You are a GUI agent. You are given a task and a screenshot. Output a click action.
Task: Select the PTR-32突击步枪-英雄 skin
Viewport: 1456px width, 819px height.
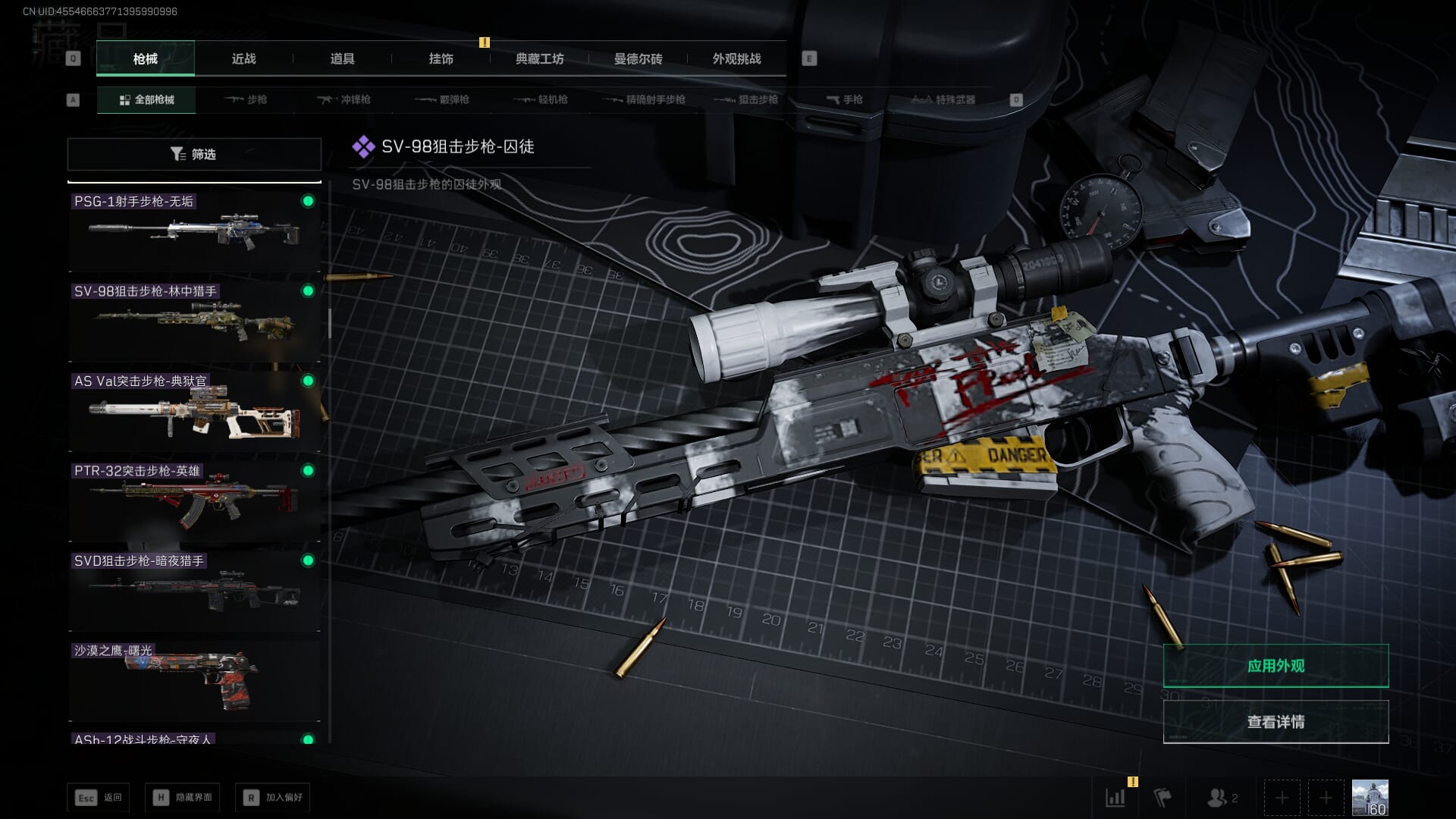coord(194,501)
